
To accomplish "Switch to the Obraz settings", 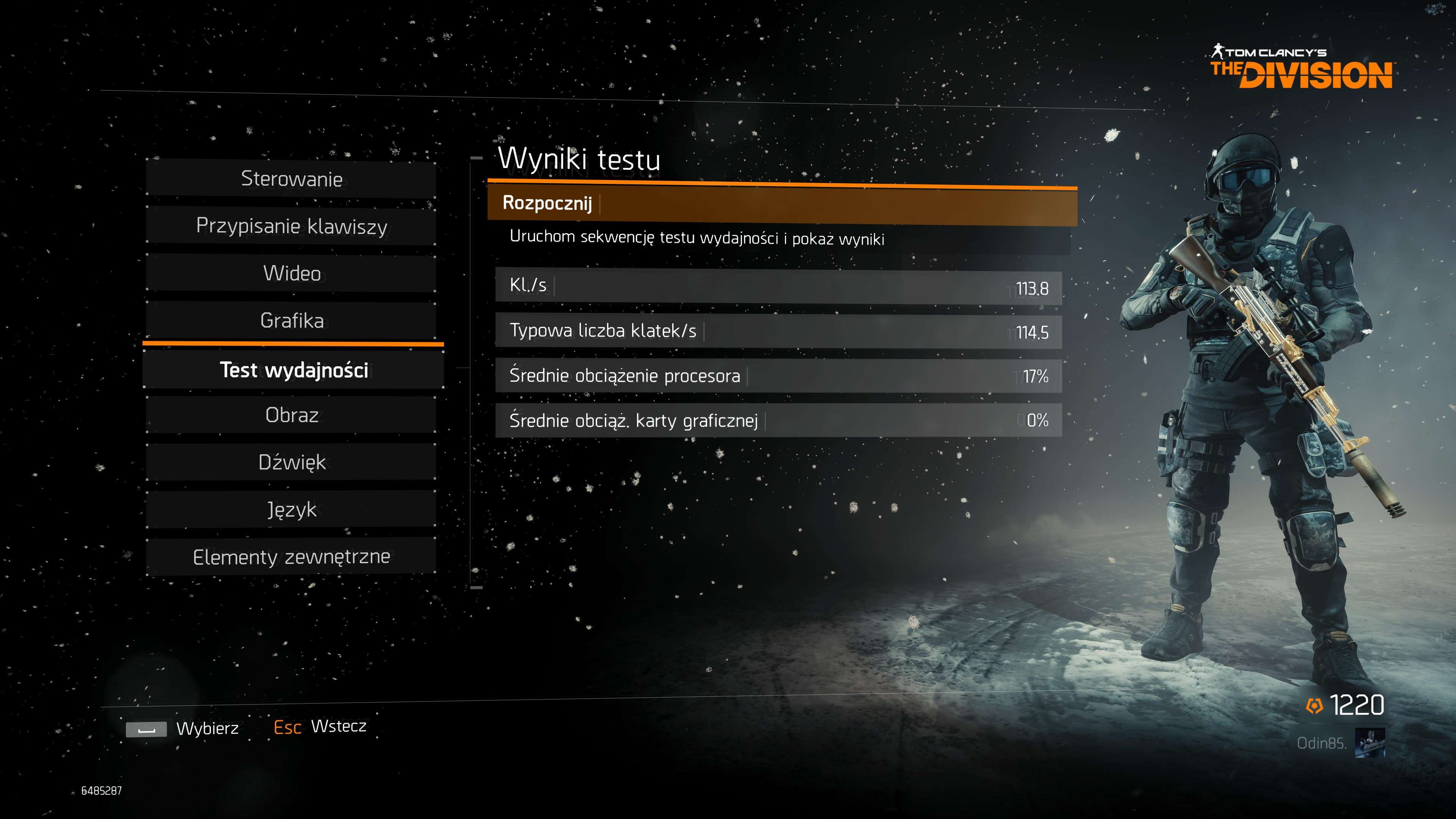I will click(x=292, y=416).
